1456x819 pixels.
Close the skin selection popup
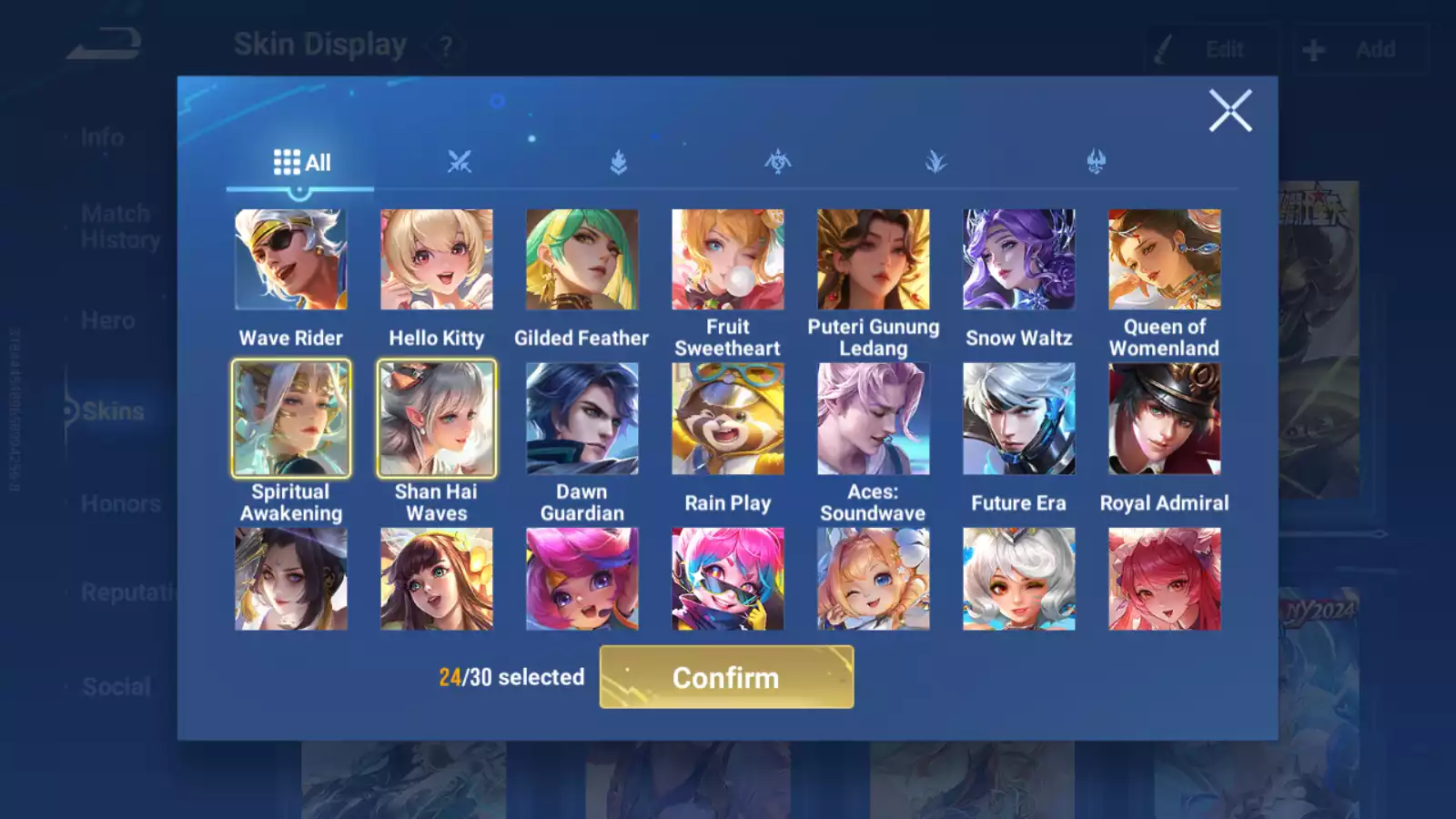click(x=1230, y=111)
